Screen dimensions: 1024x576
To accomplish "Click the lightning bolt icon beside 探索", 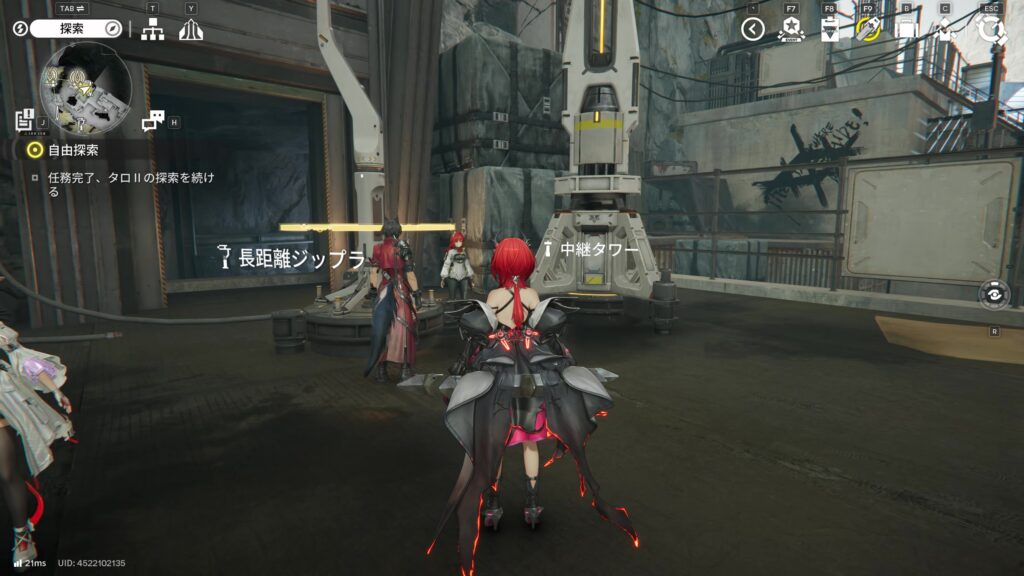I will pyautogui.click(x=19, y=29).
